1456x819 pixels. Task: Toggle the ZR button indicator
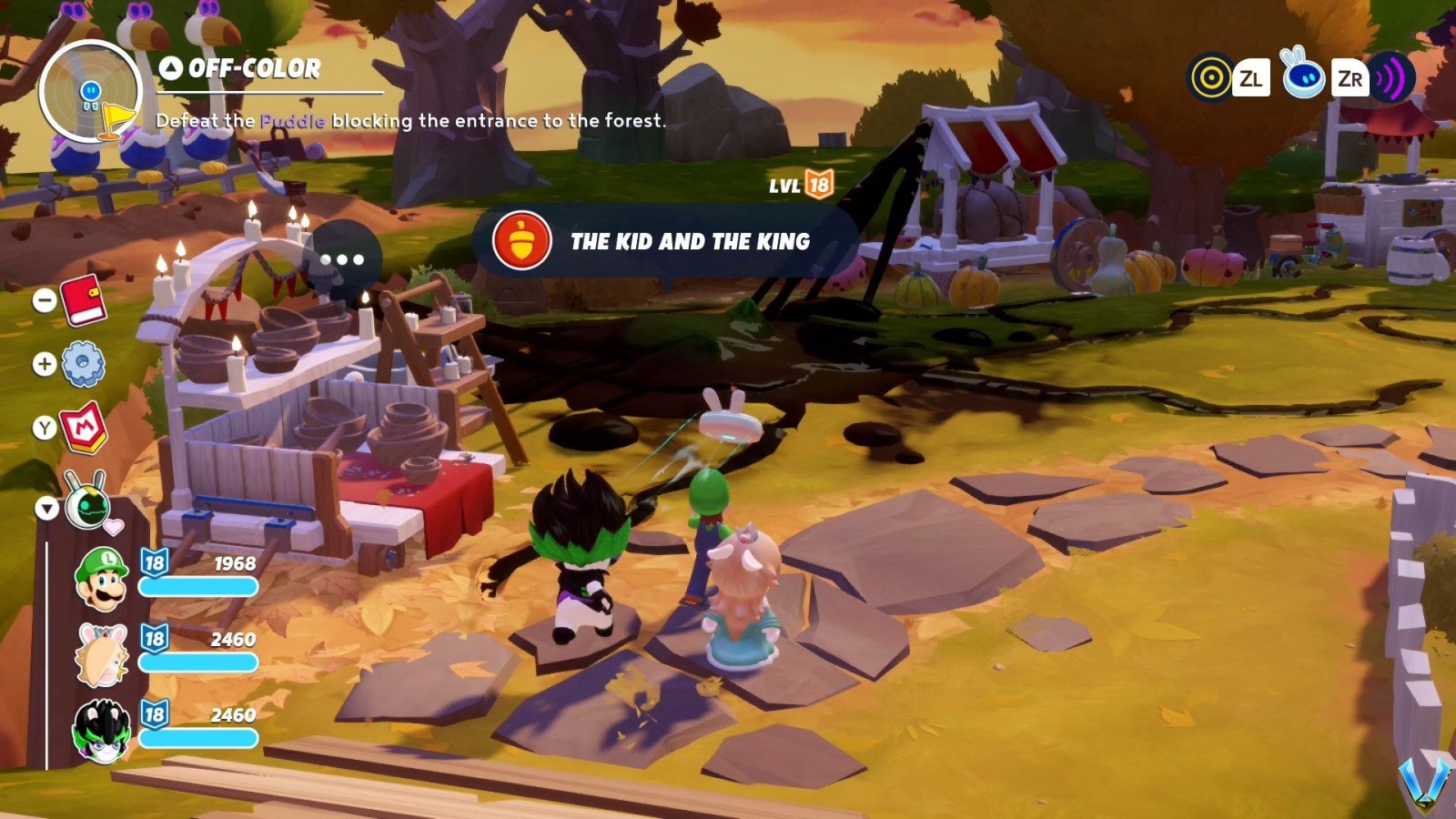pos(1350,79)
